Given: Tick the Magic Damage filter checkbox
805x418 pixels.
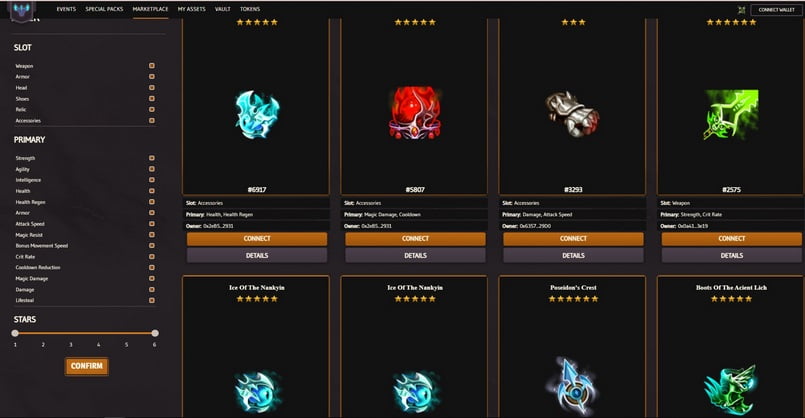Looking at the screenshot, I should (152, 278).
